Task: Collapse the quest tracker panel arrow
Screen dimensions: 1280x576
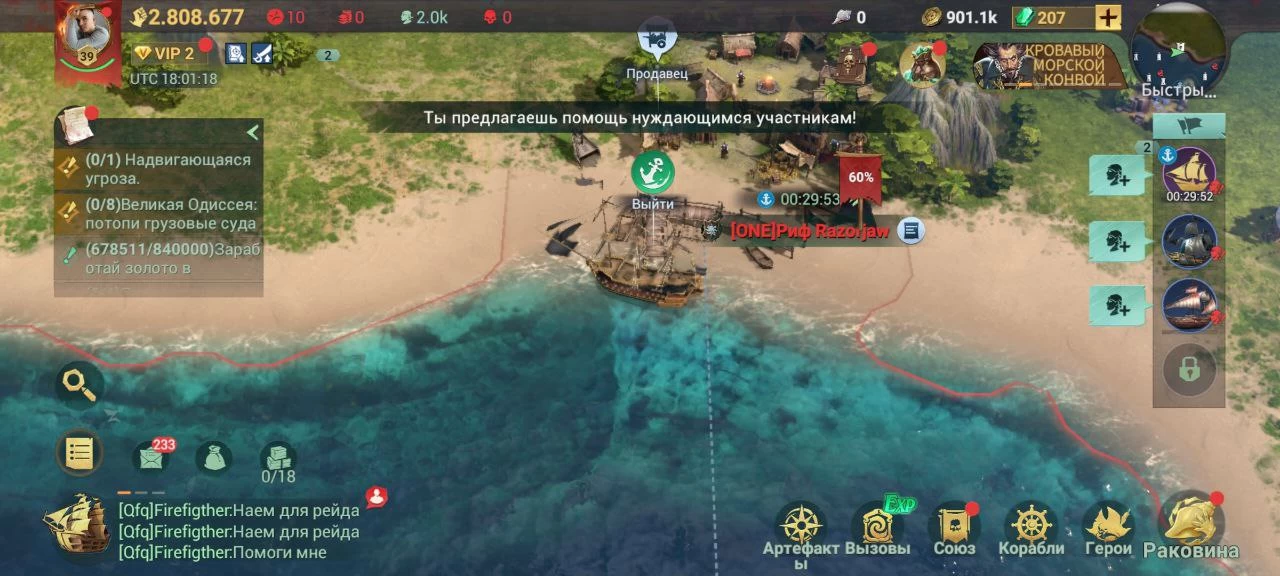Action: tap(253, 132)
